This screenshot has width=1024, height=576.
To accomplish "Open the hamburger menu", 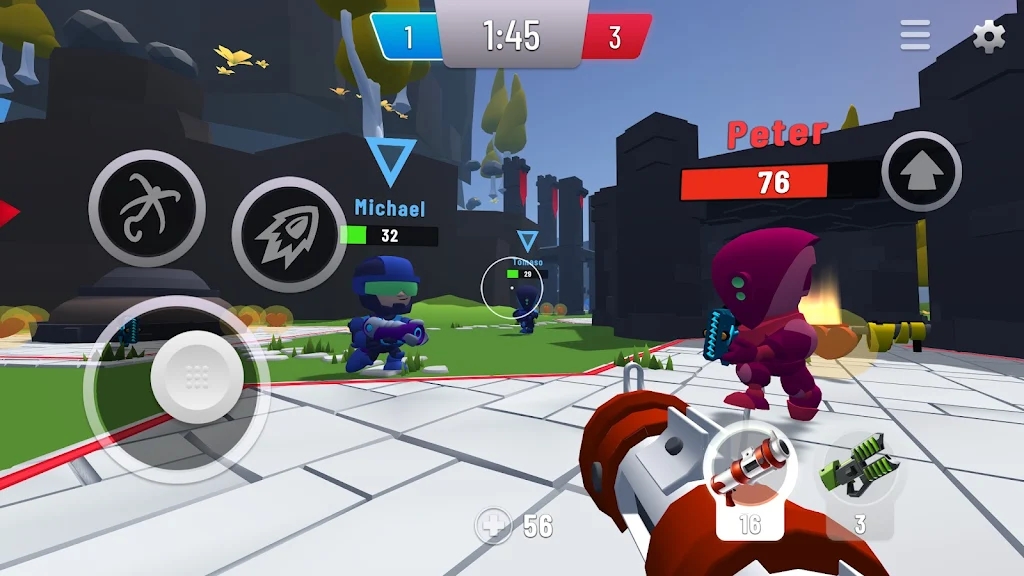I will click(915, 36).
